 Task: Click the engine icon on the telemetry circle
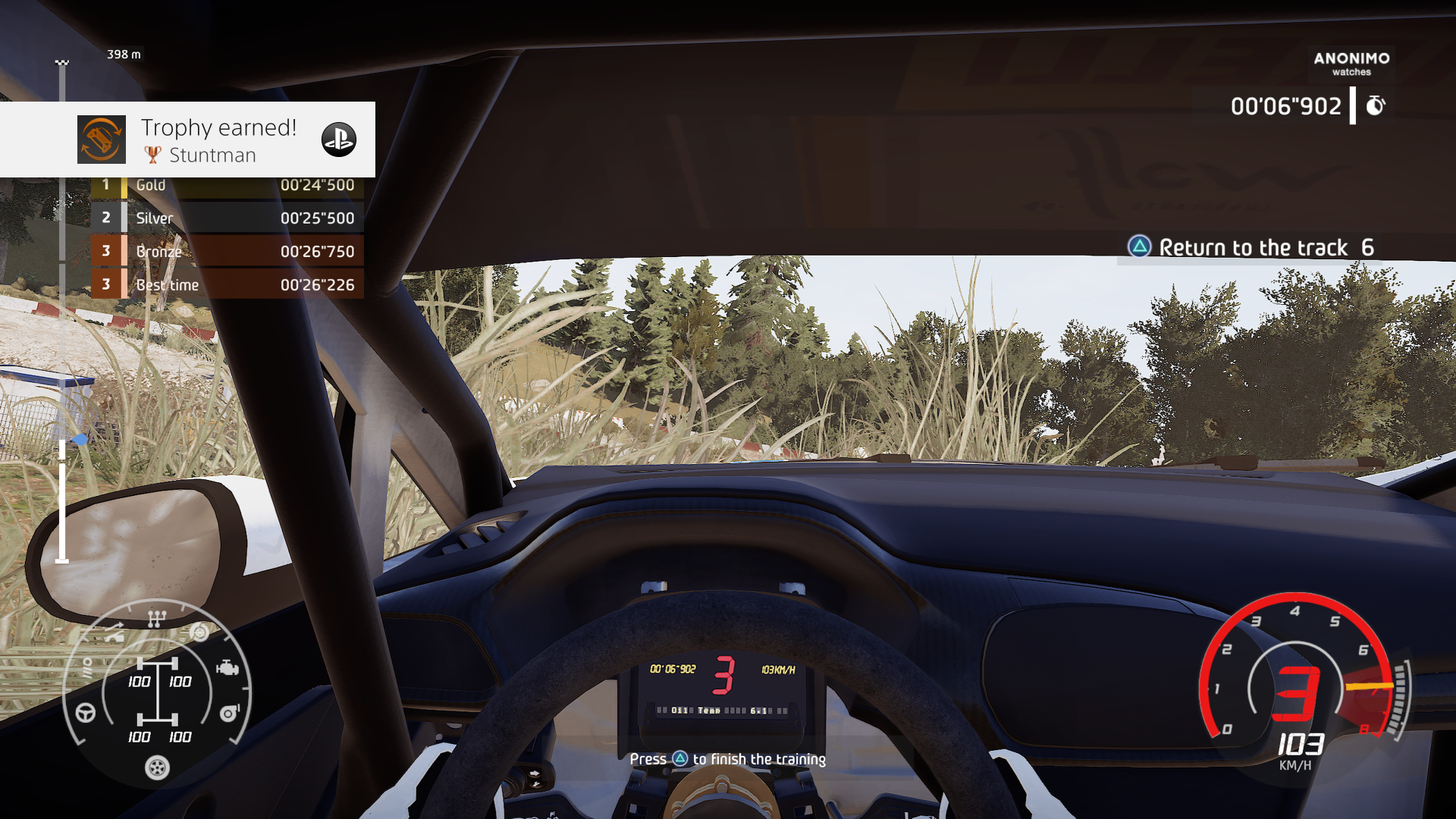[x=227, y=667]
